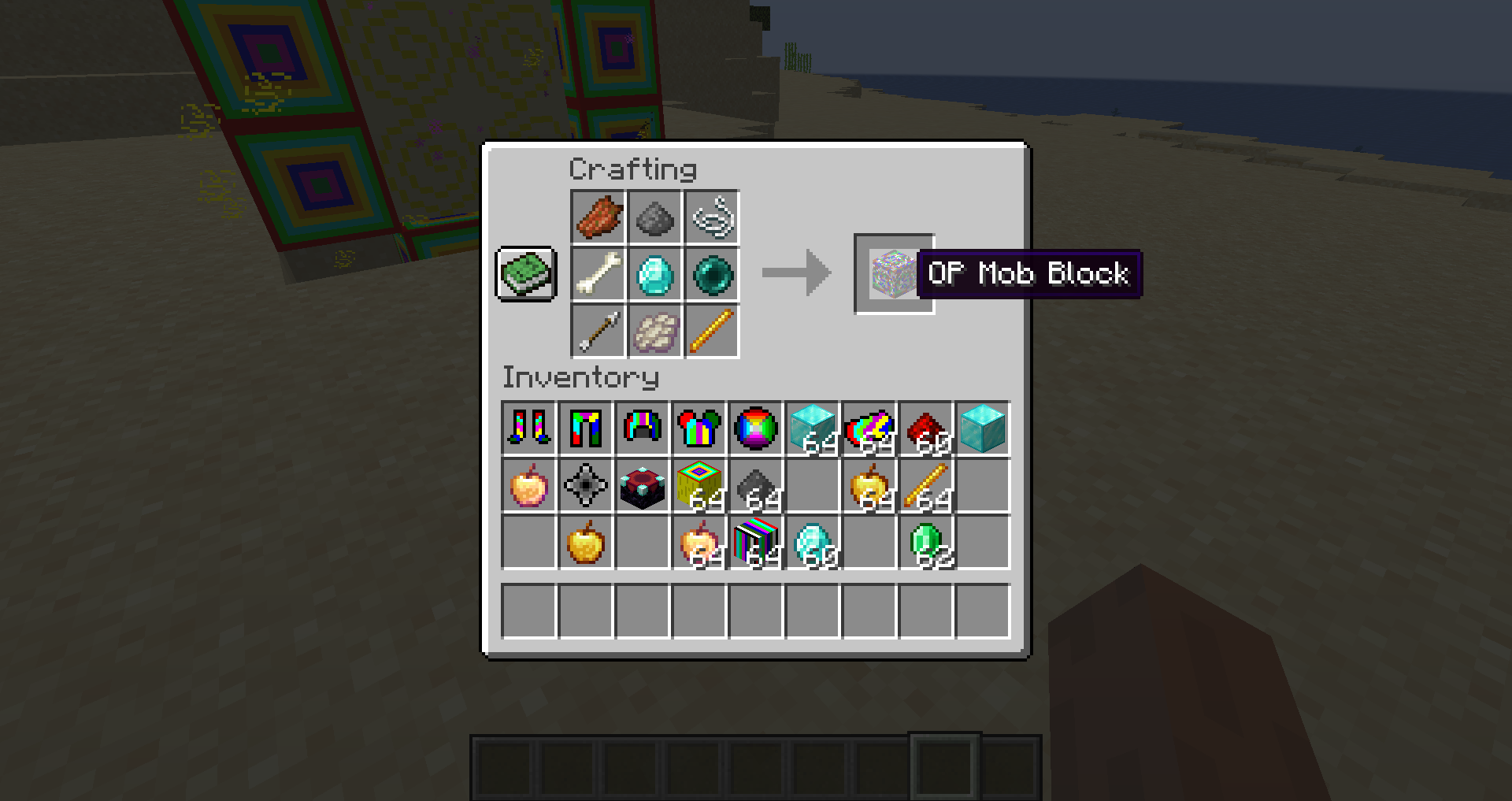Viewport: 1512px width, 801px height.
Task: Select the string in the crafting grid
Action: tap(712, 218)
